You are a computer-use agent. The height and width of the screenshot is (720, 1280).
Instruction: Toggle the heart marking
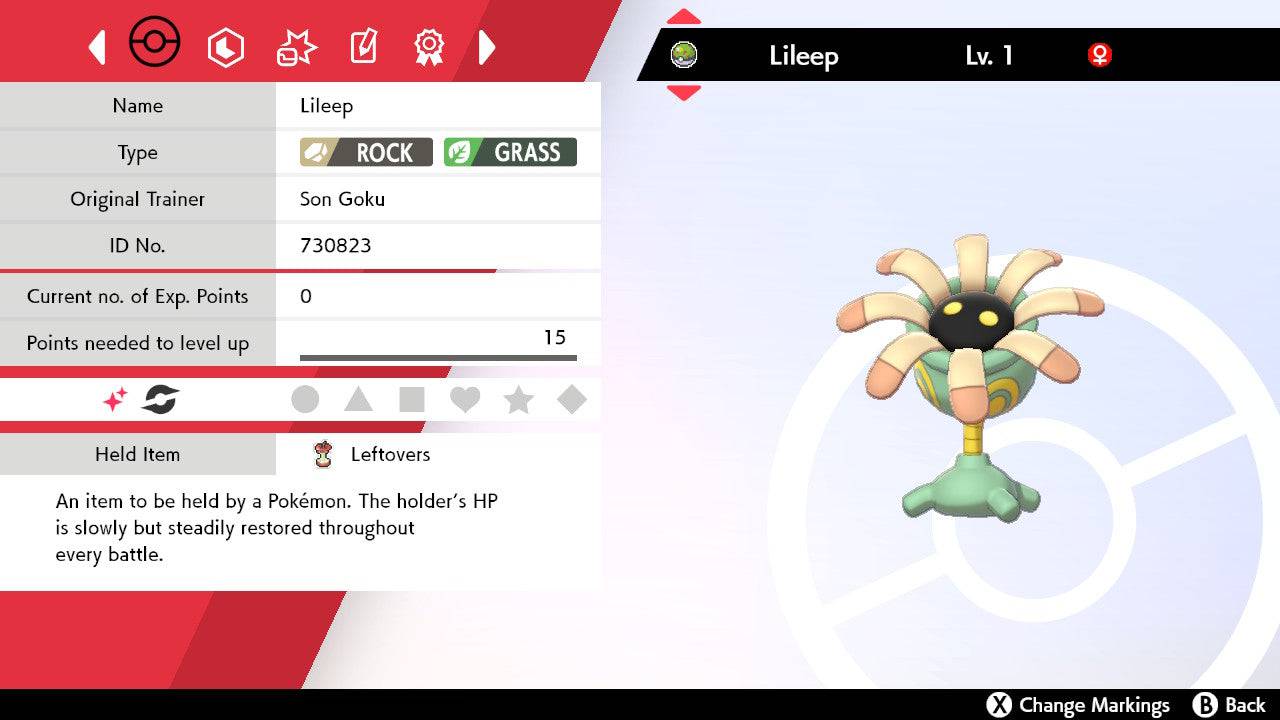465,400
